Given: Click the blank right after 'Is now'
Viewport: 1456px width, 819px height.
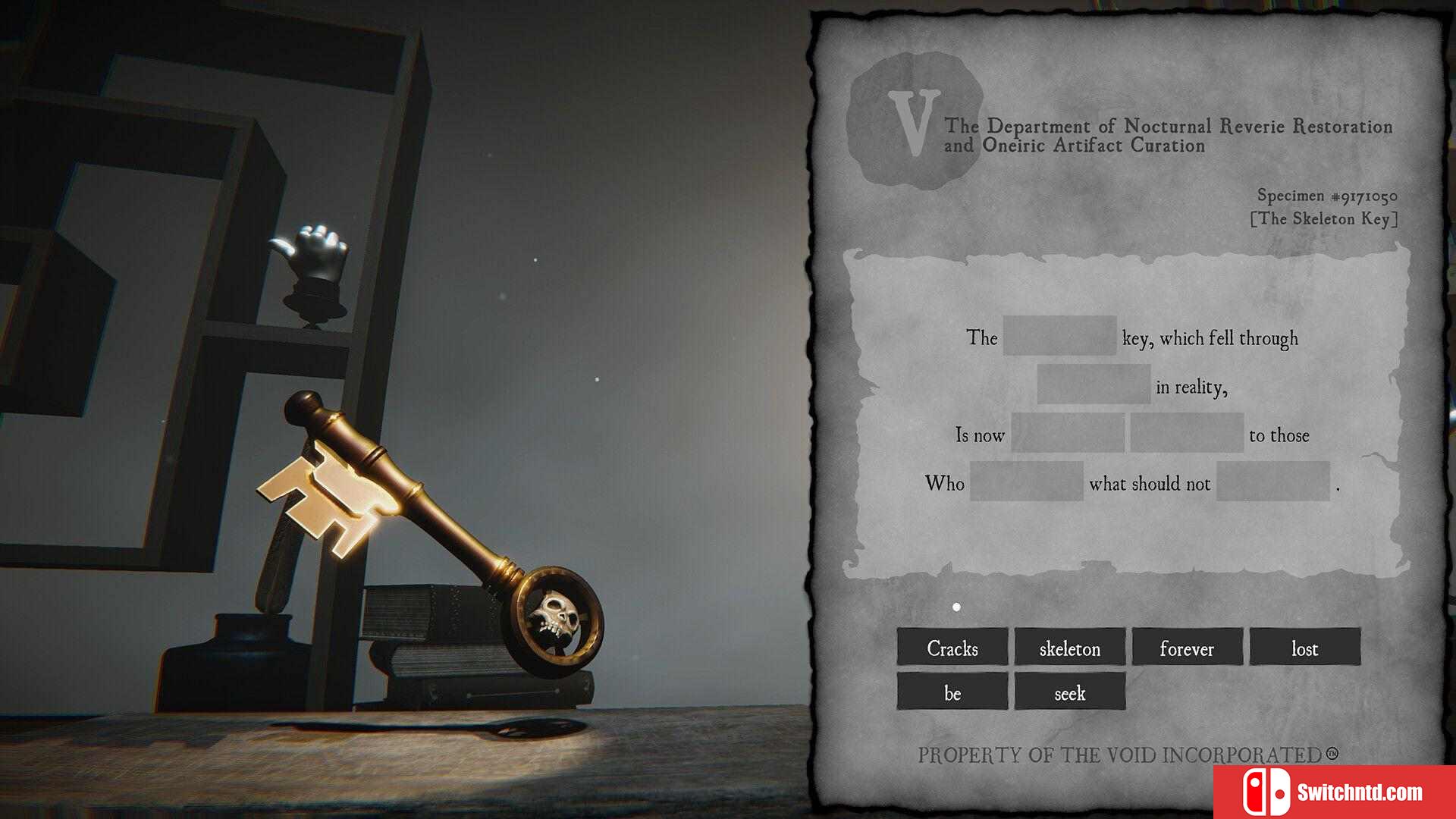Looking at the screenshot, I should tap(1068, 433).
